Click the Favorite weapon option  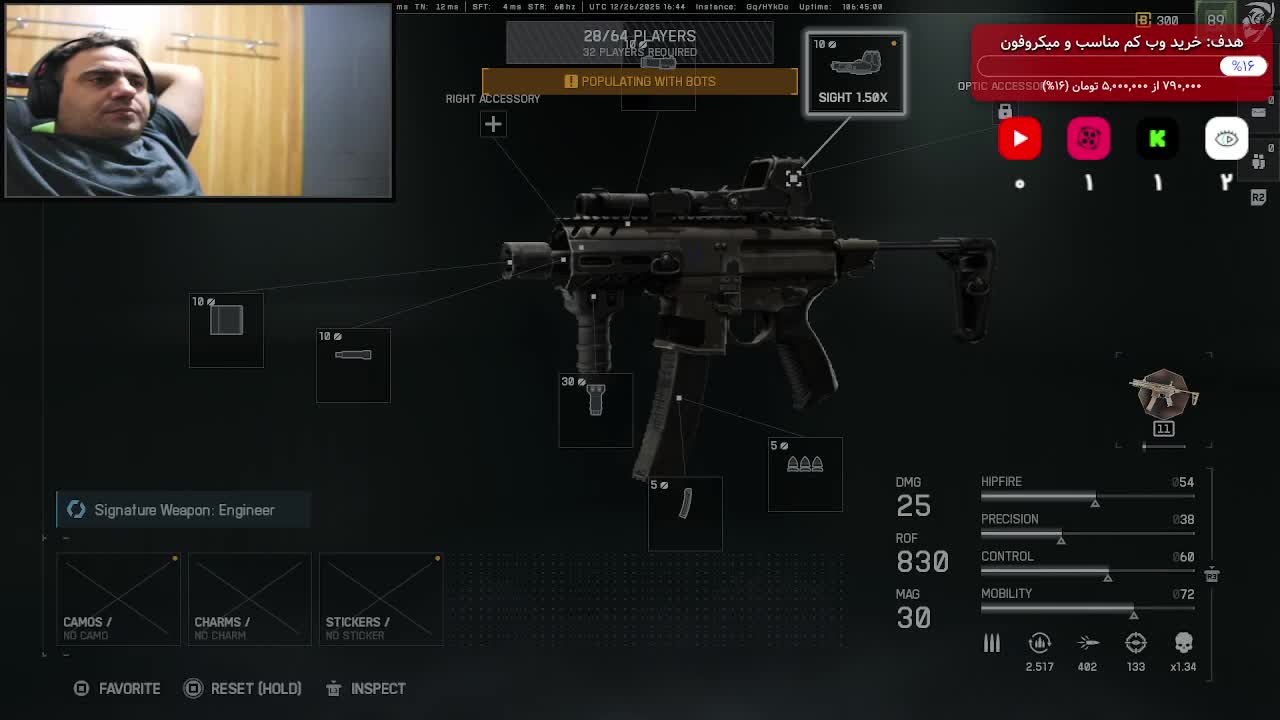(118, 688)
